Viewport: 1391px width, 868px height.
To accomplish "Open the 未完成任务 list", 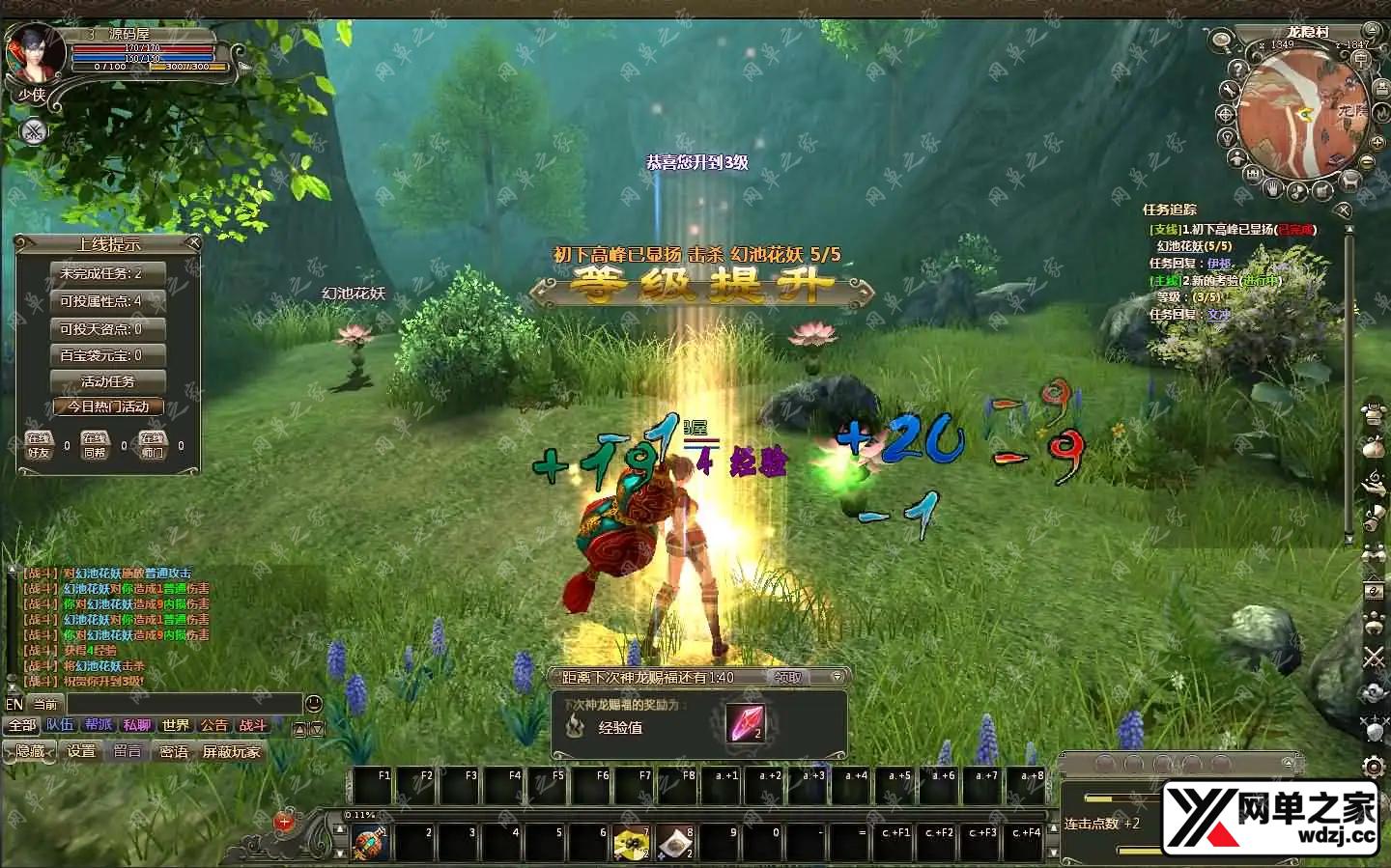I will (108, 274).
